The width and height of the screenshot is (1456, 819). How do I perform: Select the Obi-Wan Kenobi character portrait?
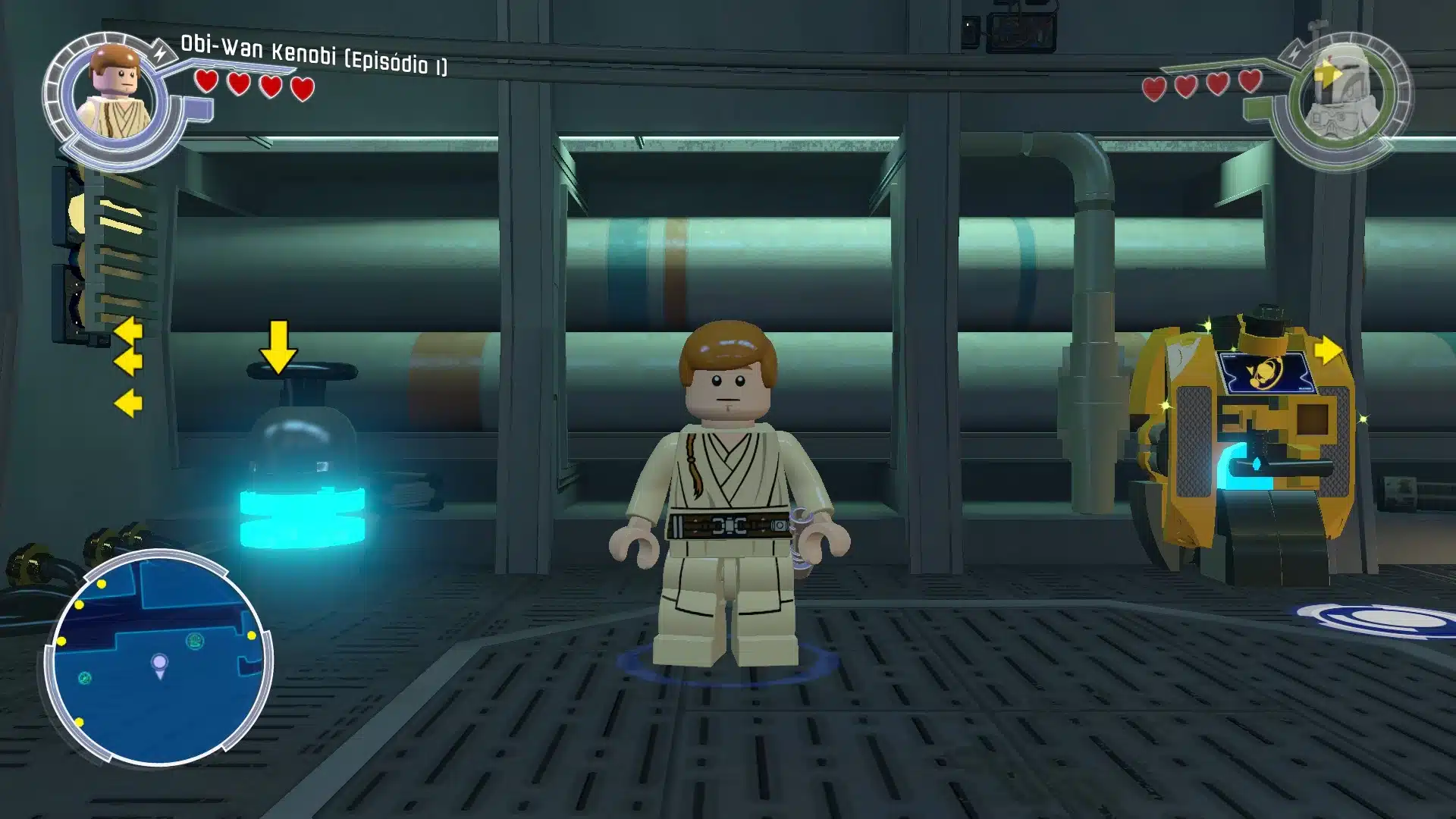coord(114,95)
